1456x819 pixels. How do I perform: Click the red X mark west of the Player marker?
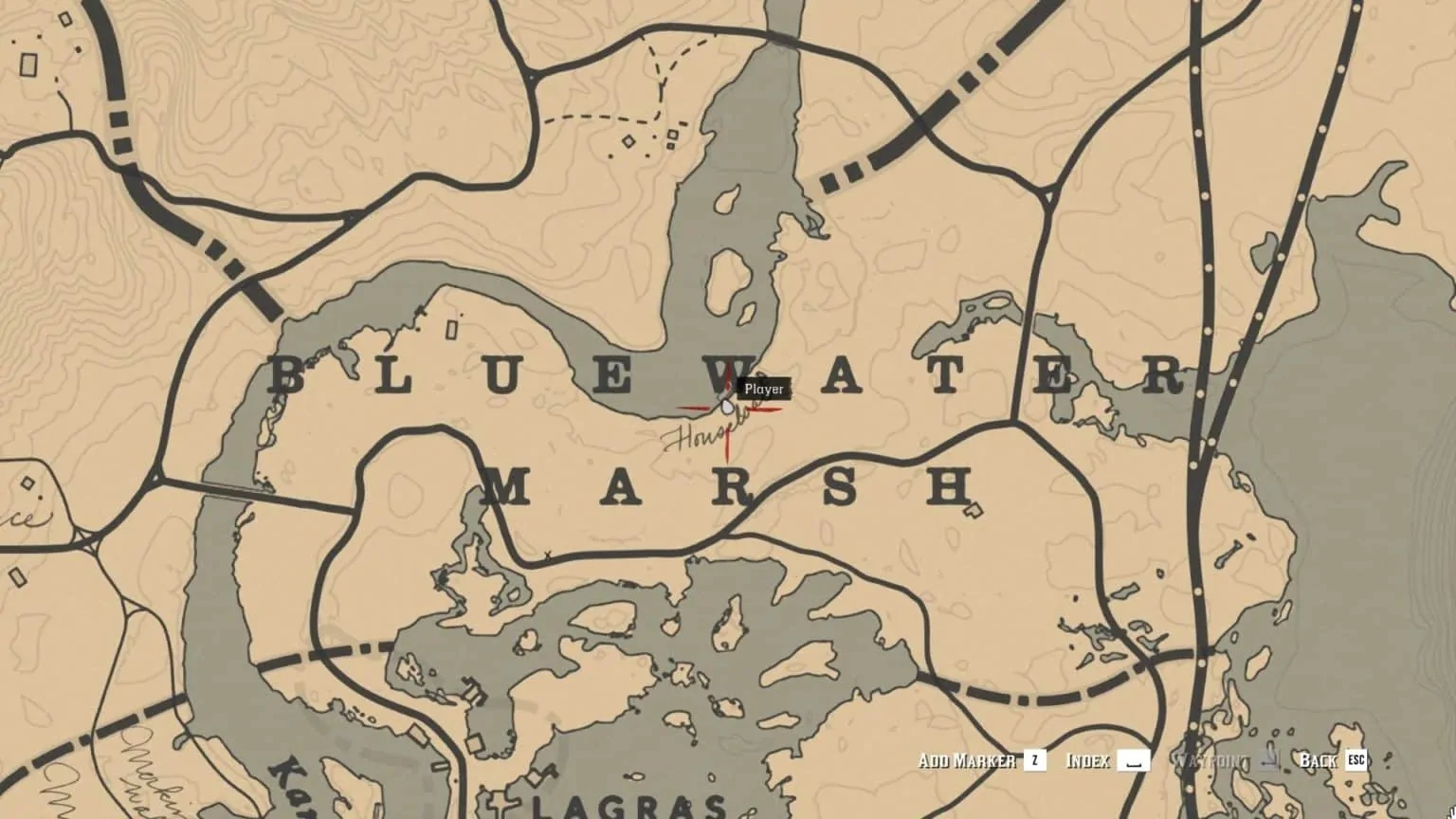point(692,409)
